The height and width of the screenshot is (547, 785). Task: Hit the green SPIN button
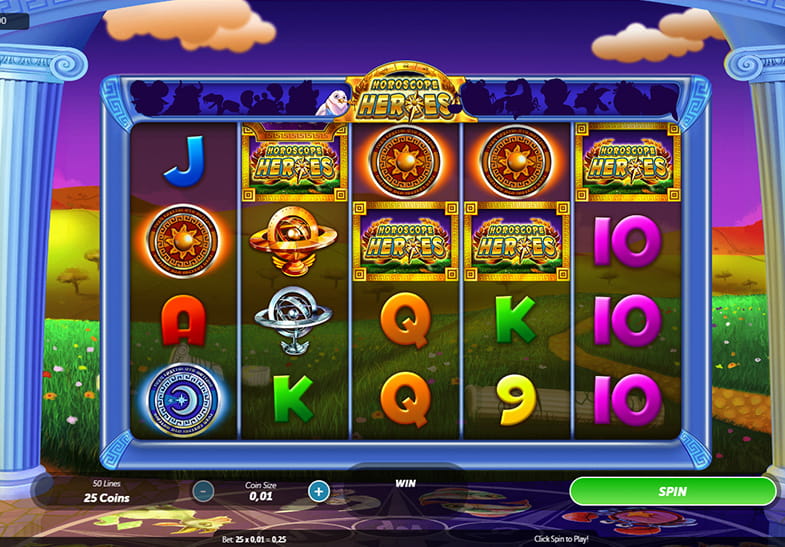tap(672, 491)
